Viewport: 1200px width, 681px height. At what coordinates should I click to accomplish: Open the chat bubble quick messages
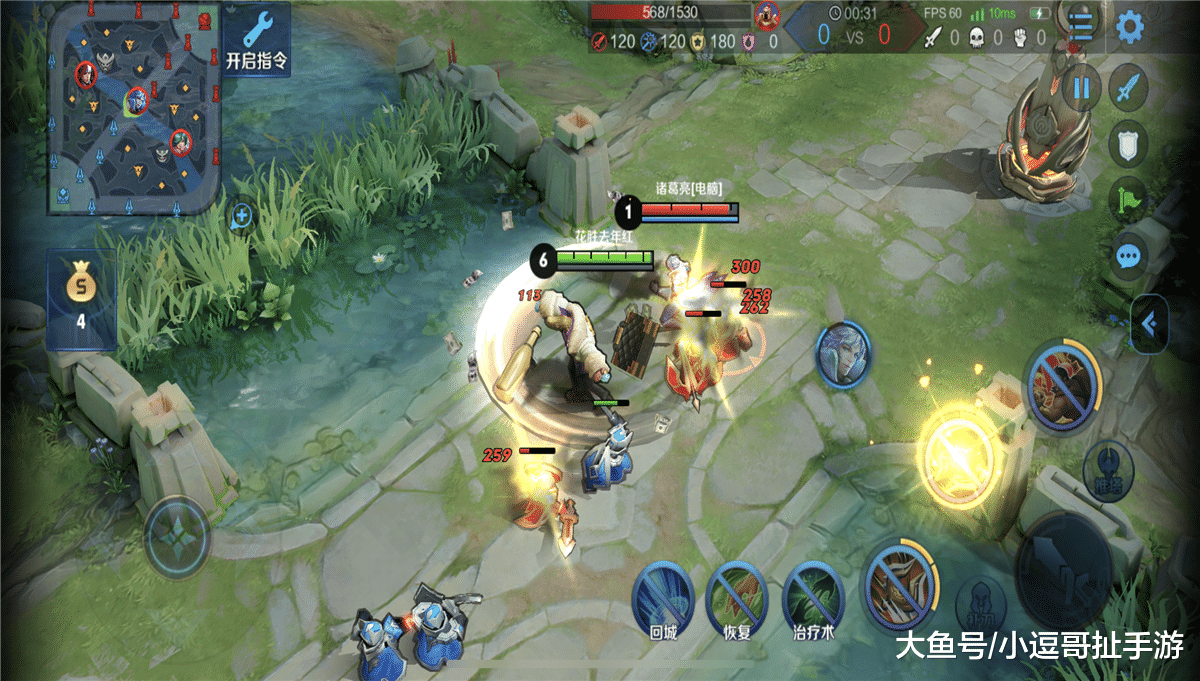[1129, 256]
